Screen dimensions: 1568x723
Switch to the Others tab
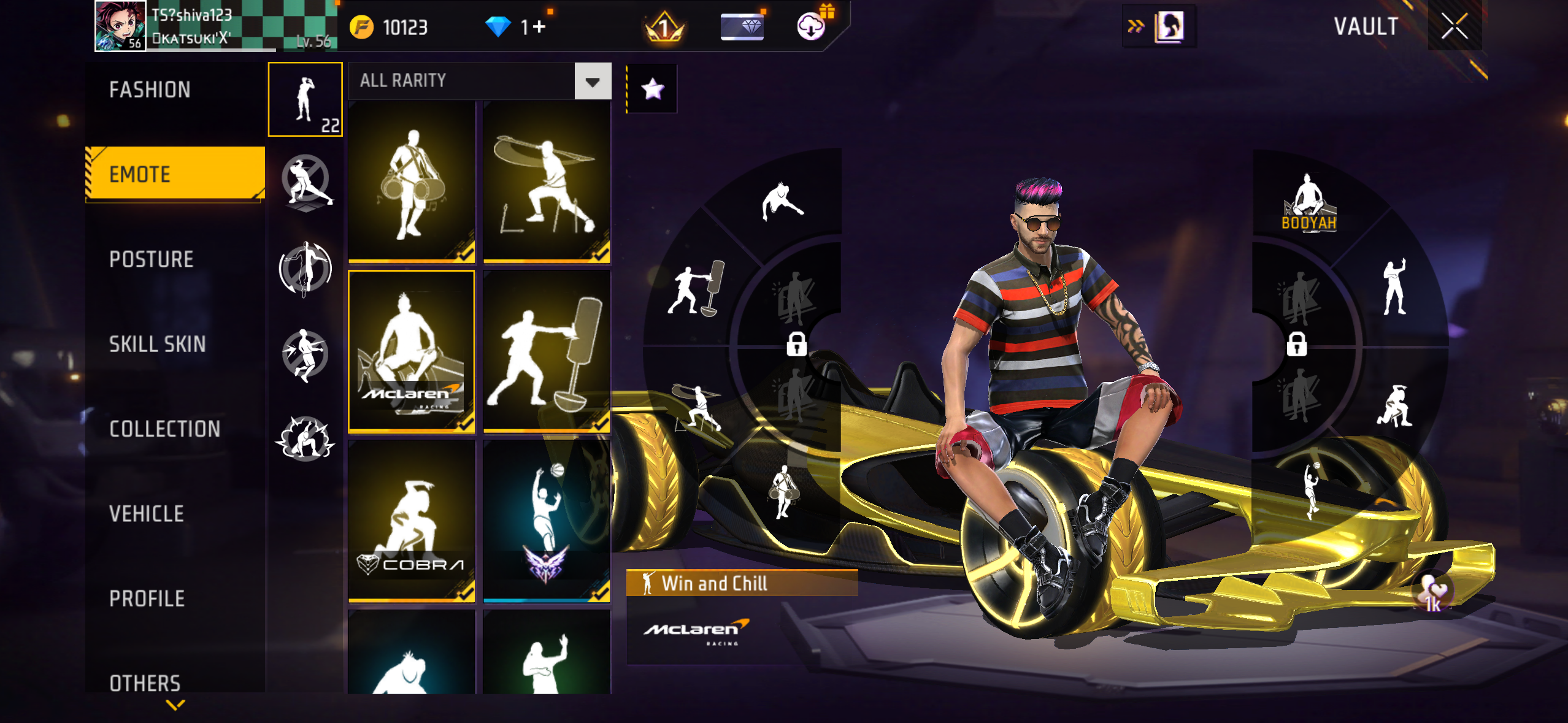click(x=145, y=683)
